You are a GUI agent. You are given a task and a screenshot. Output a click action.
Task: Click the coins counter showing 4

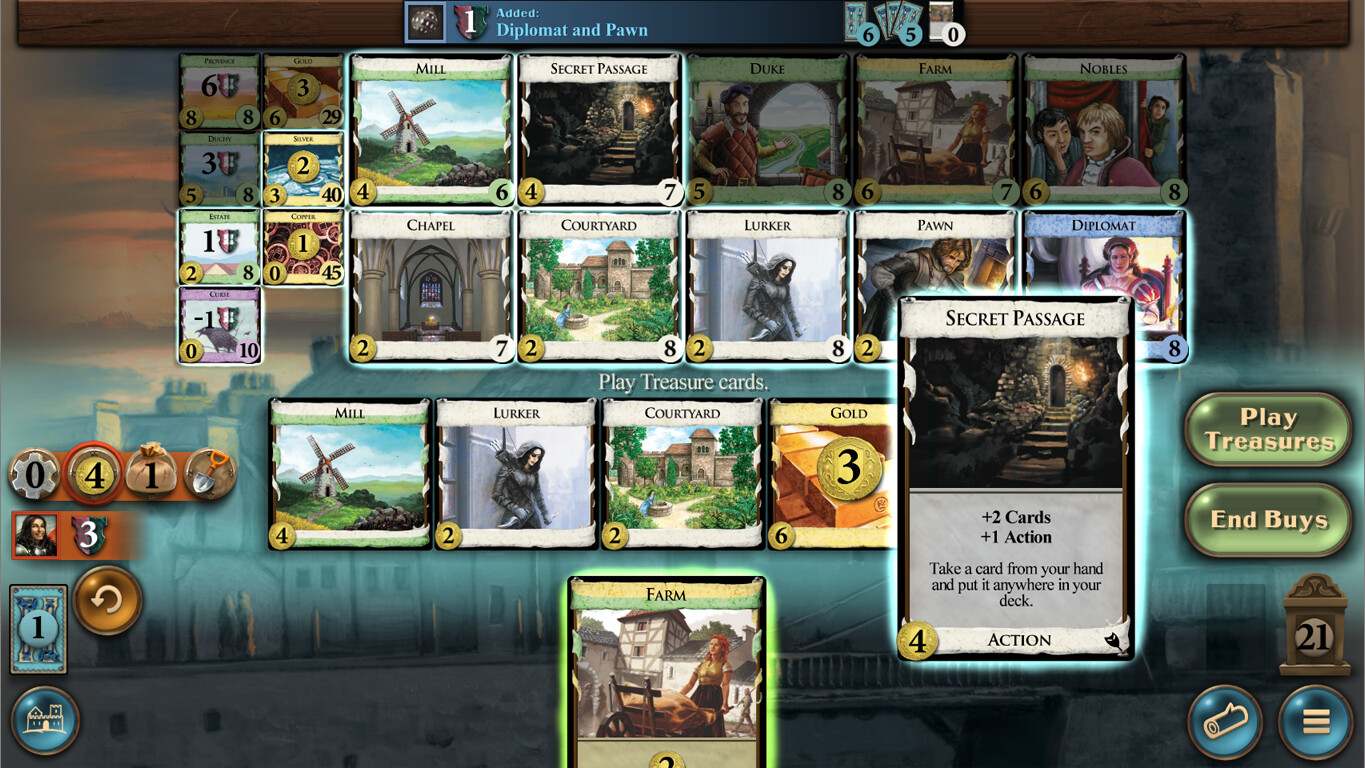click(96, 476)
